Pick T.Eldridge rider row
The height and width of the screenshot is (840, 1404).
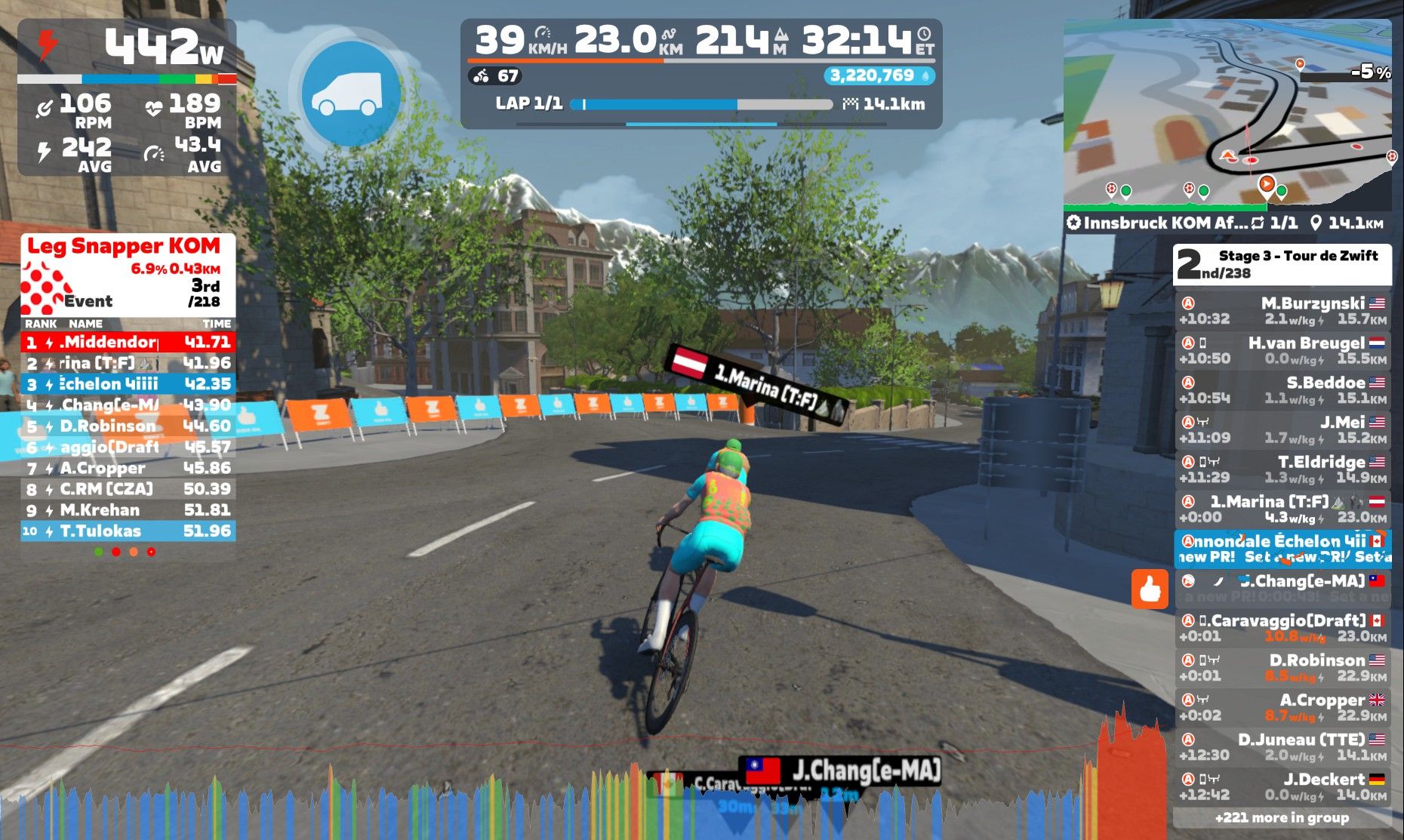pyautogui.click(x=1282, y=469)
